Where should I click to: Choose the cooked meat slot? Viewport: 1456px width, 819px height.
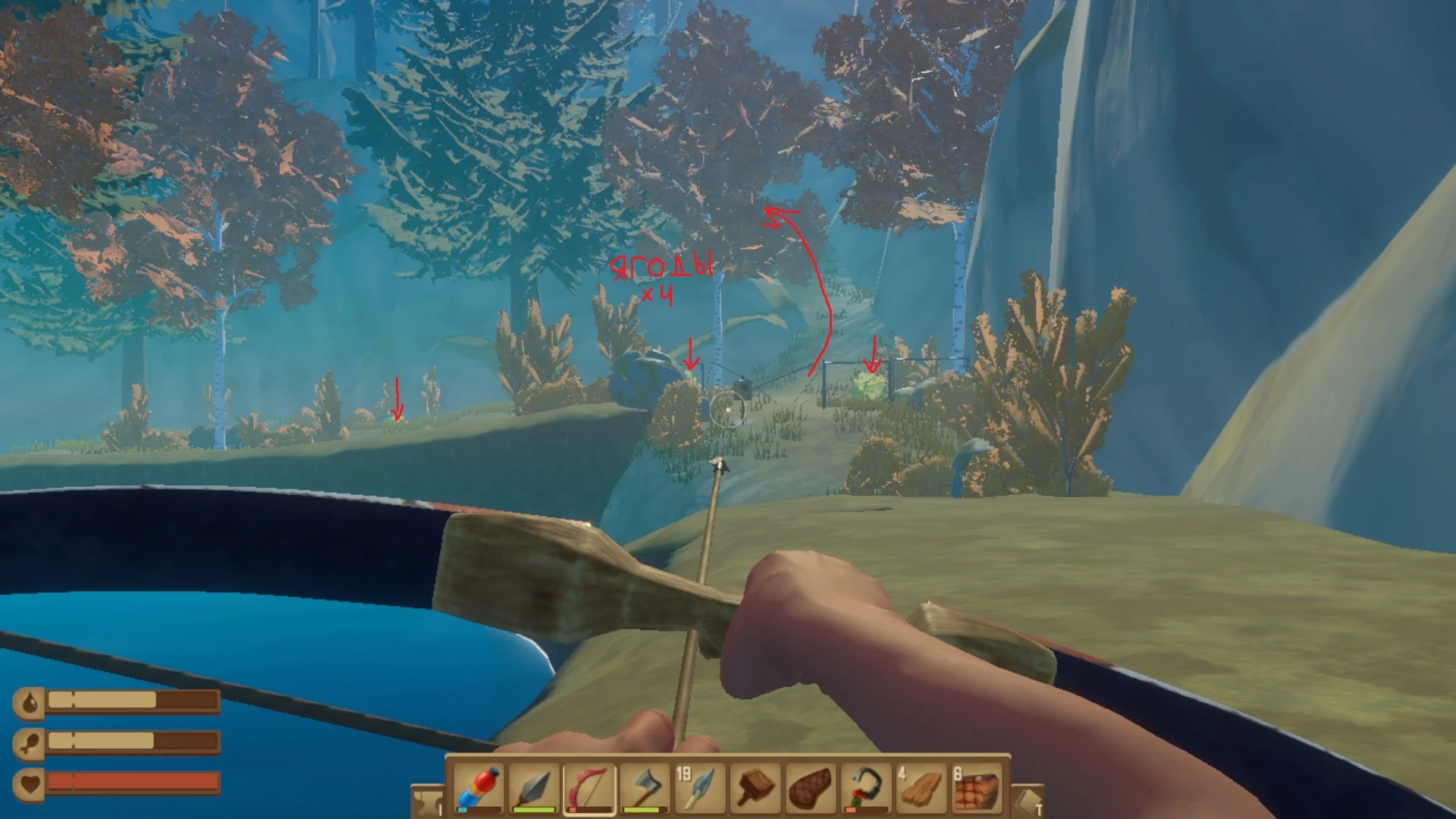pos(811,788)
